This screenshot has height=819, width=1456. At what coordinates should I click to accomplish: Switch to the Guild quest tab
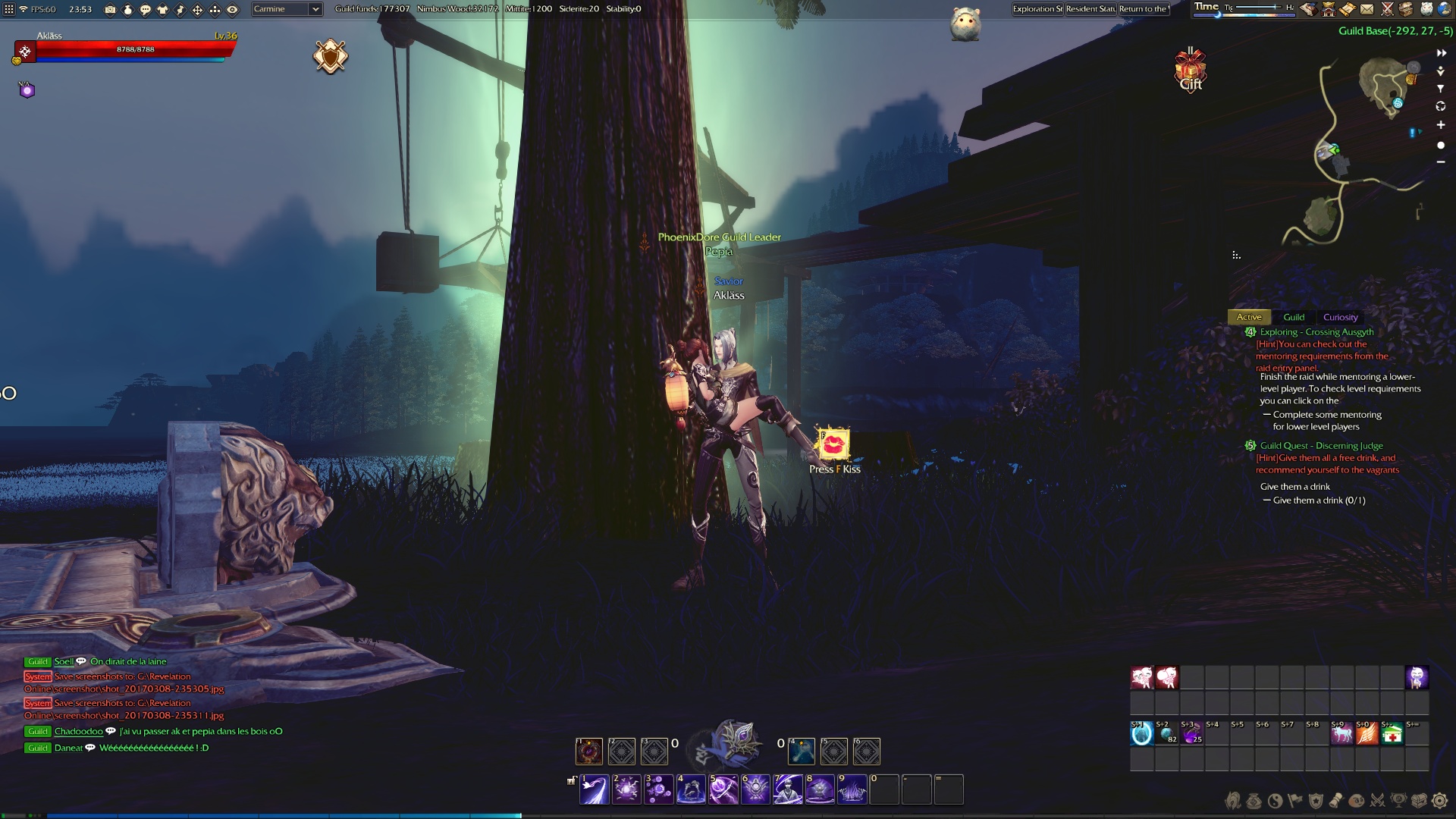pyautogui.click(x=1294, y=317)
